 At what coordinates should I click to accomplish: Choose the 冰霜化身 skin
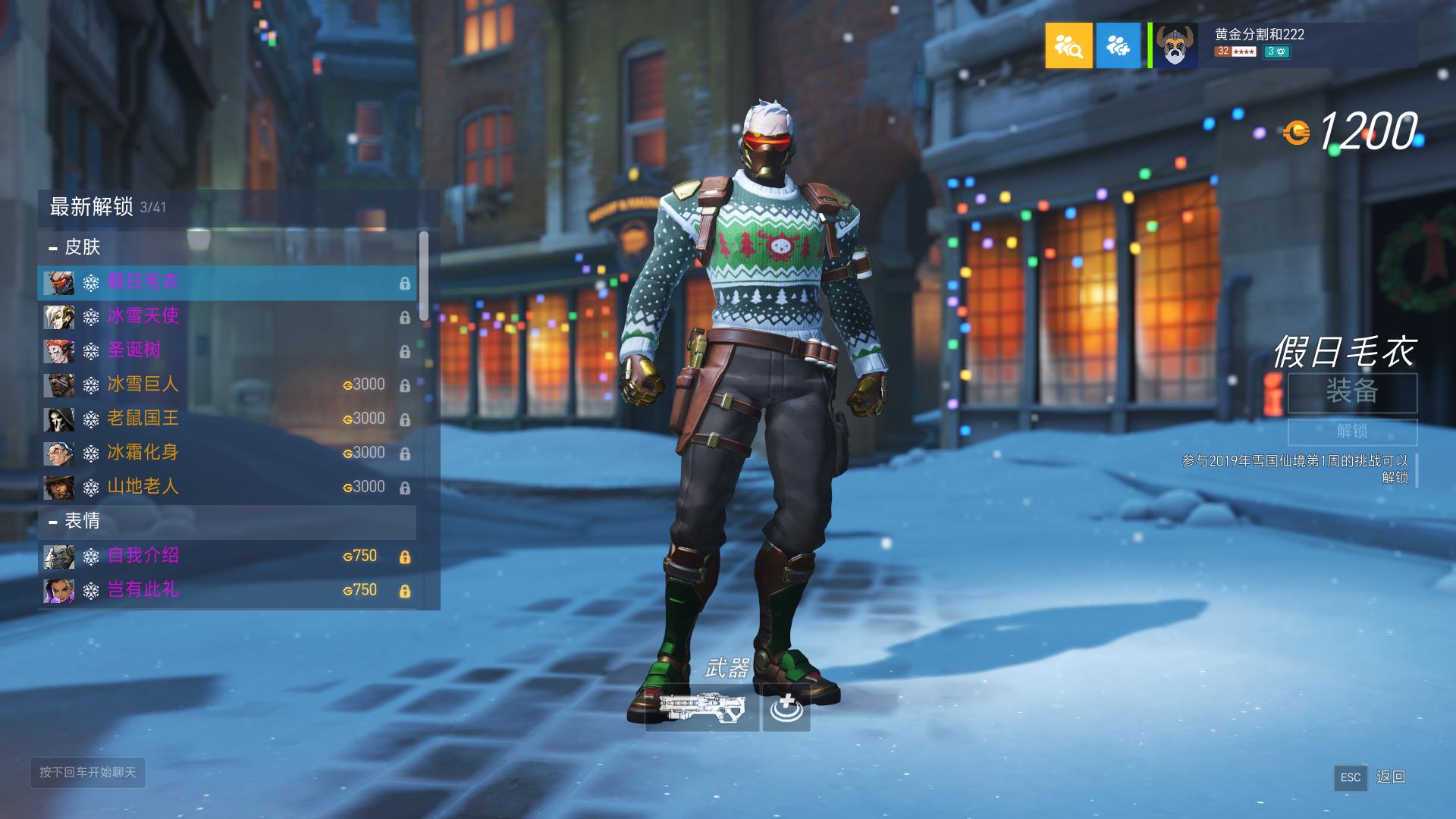(x=227, y=453)
